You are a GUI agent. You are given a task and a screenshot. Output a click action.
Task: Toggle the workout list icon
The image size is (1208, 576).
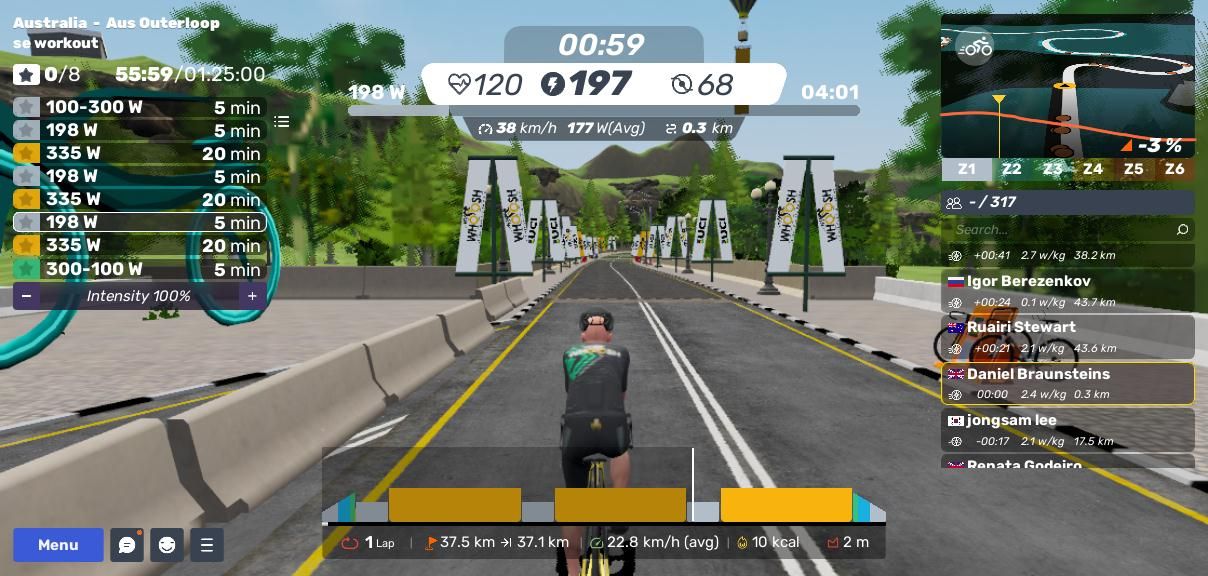tap(282, 122)
